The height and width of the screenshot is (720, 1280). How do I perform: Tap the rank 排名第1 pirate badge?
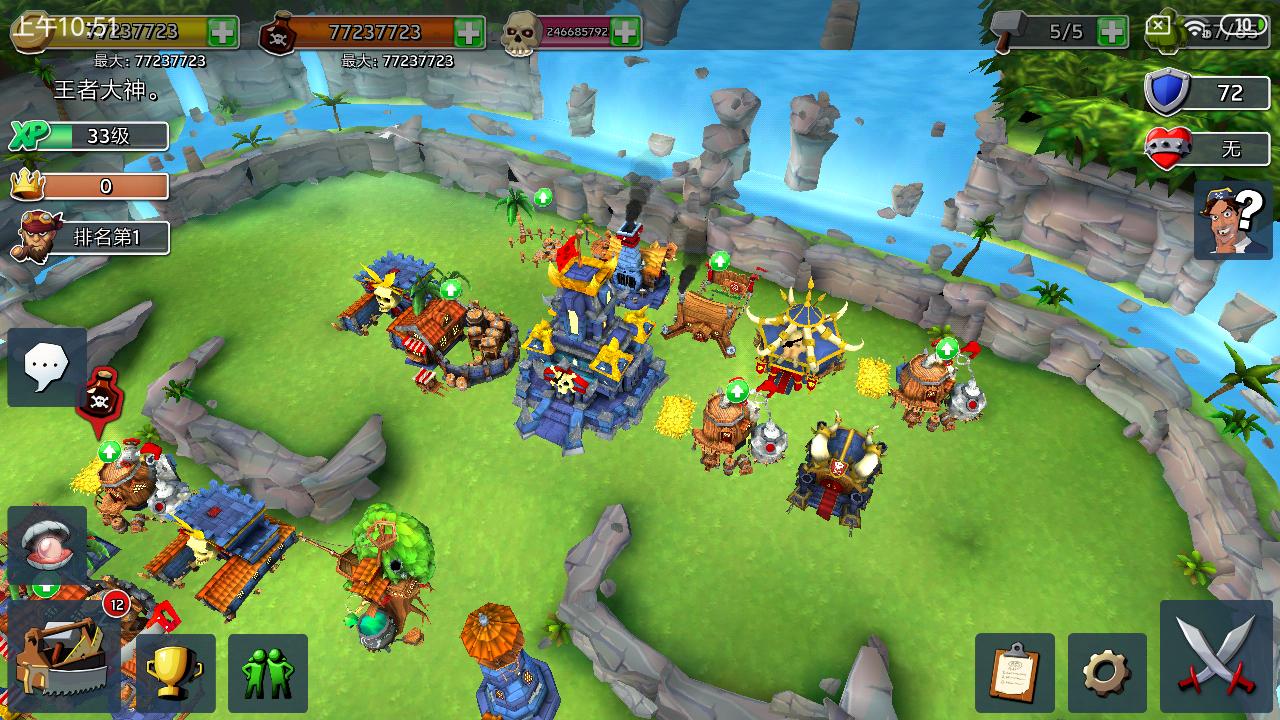coord(90,238)
